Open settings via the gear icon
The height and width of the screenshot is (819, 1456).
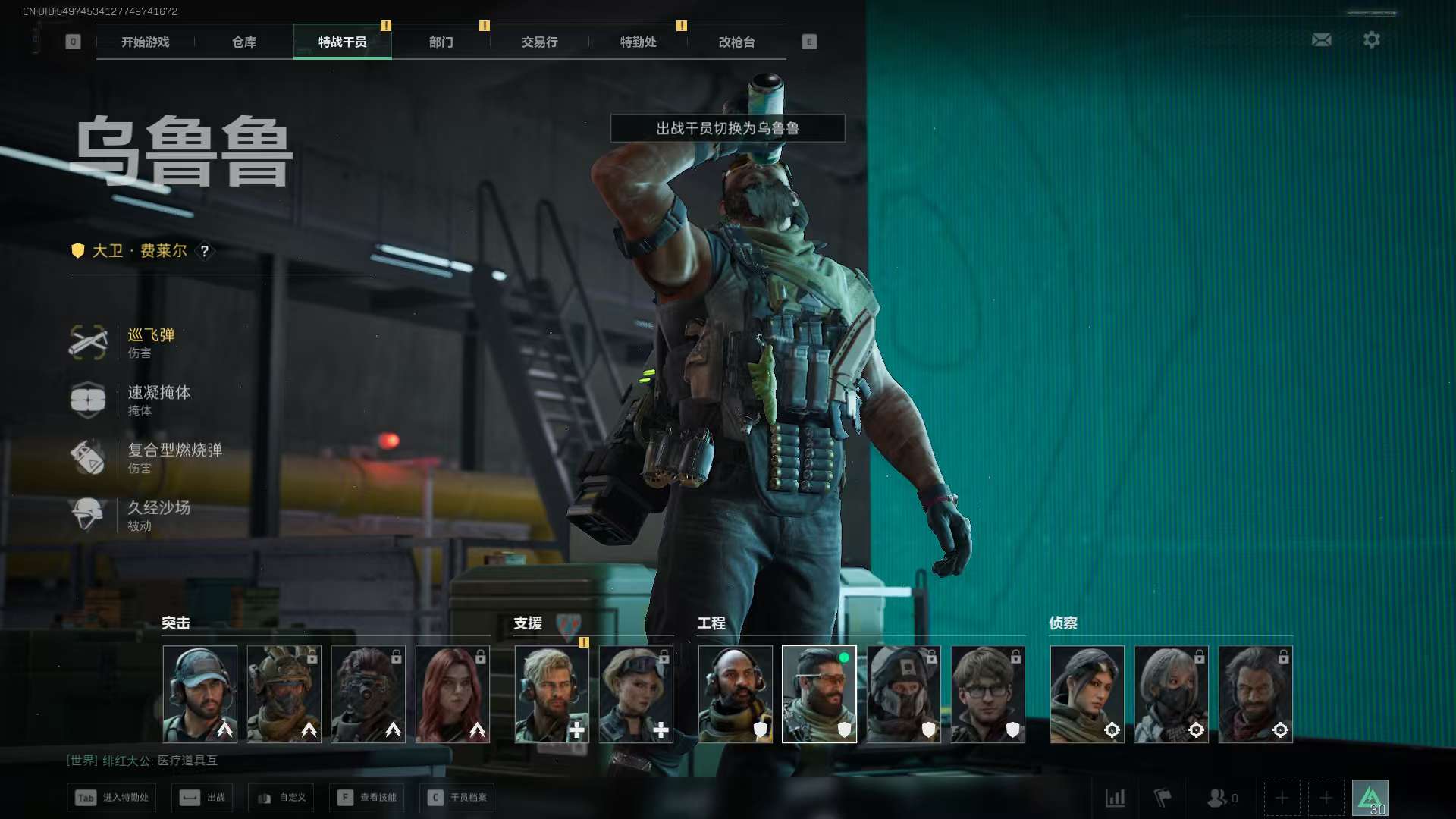(x=1372, y=40)
